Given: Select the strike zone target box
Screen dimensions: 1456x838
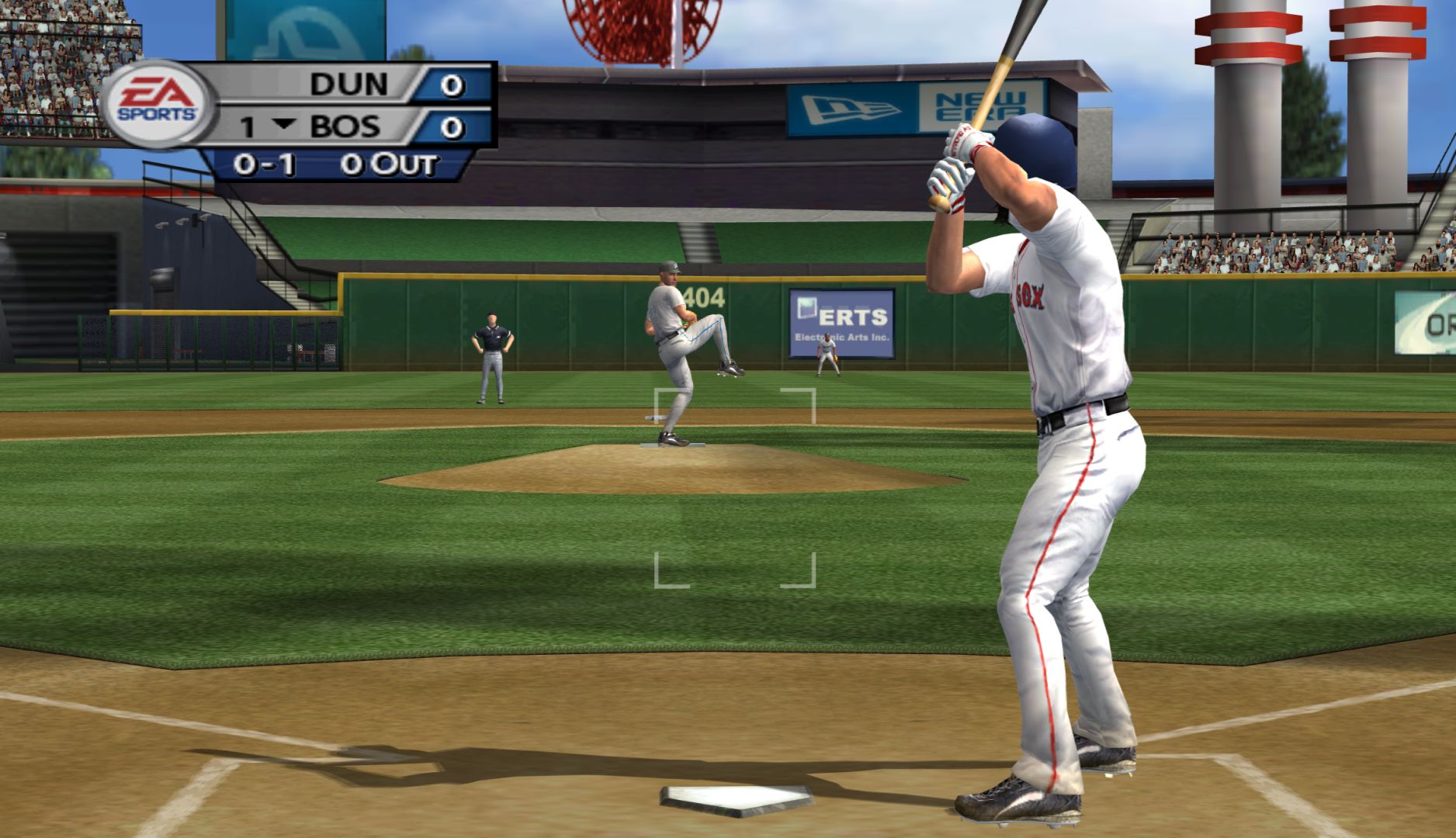Looking at the screenshot, I should (734, 487).
